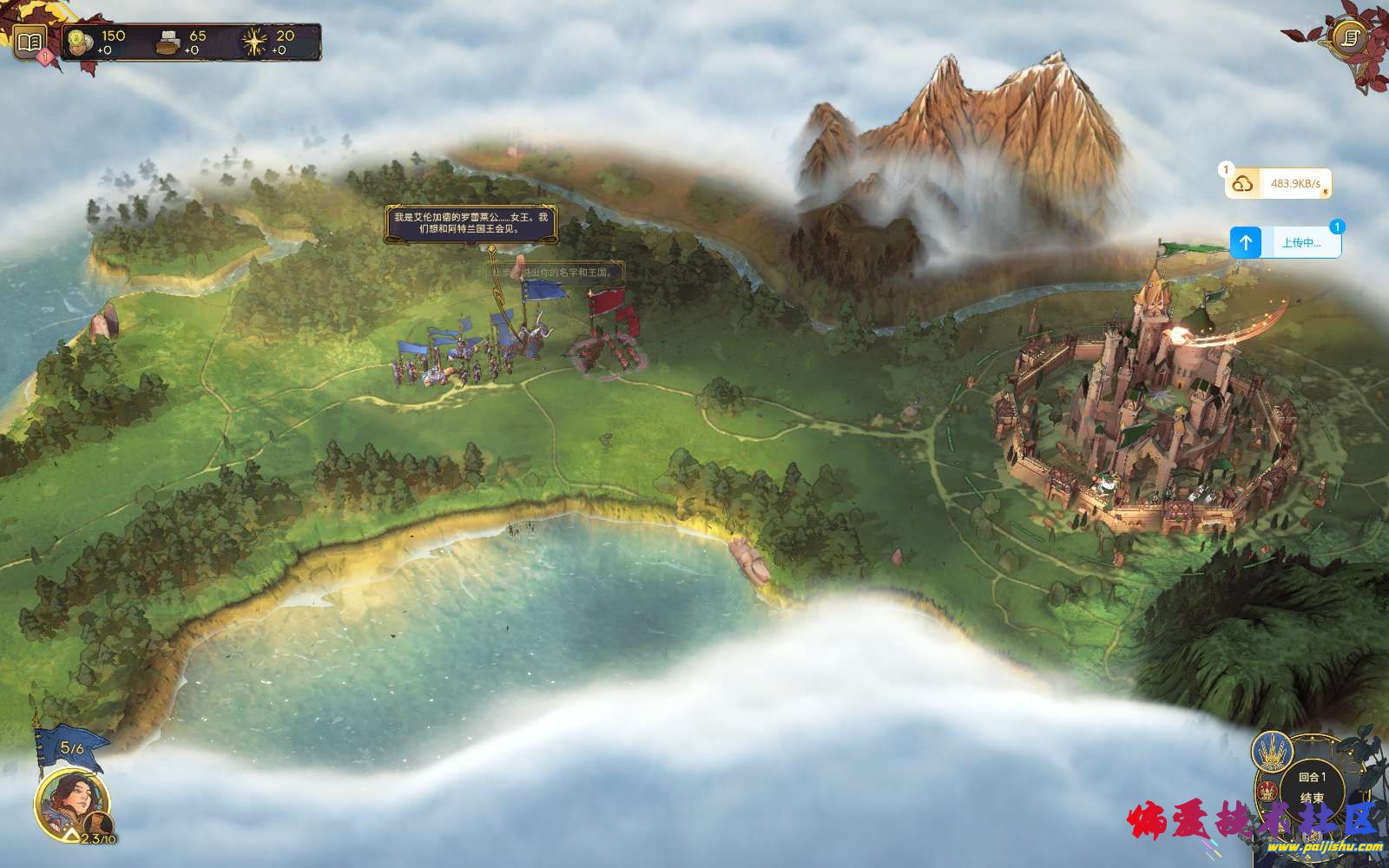
Task: Open the book journal icon
Action: (x=29, y=41)
